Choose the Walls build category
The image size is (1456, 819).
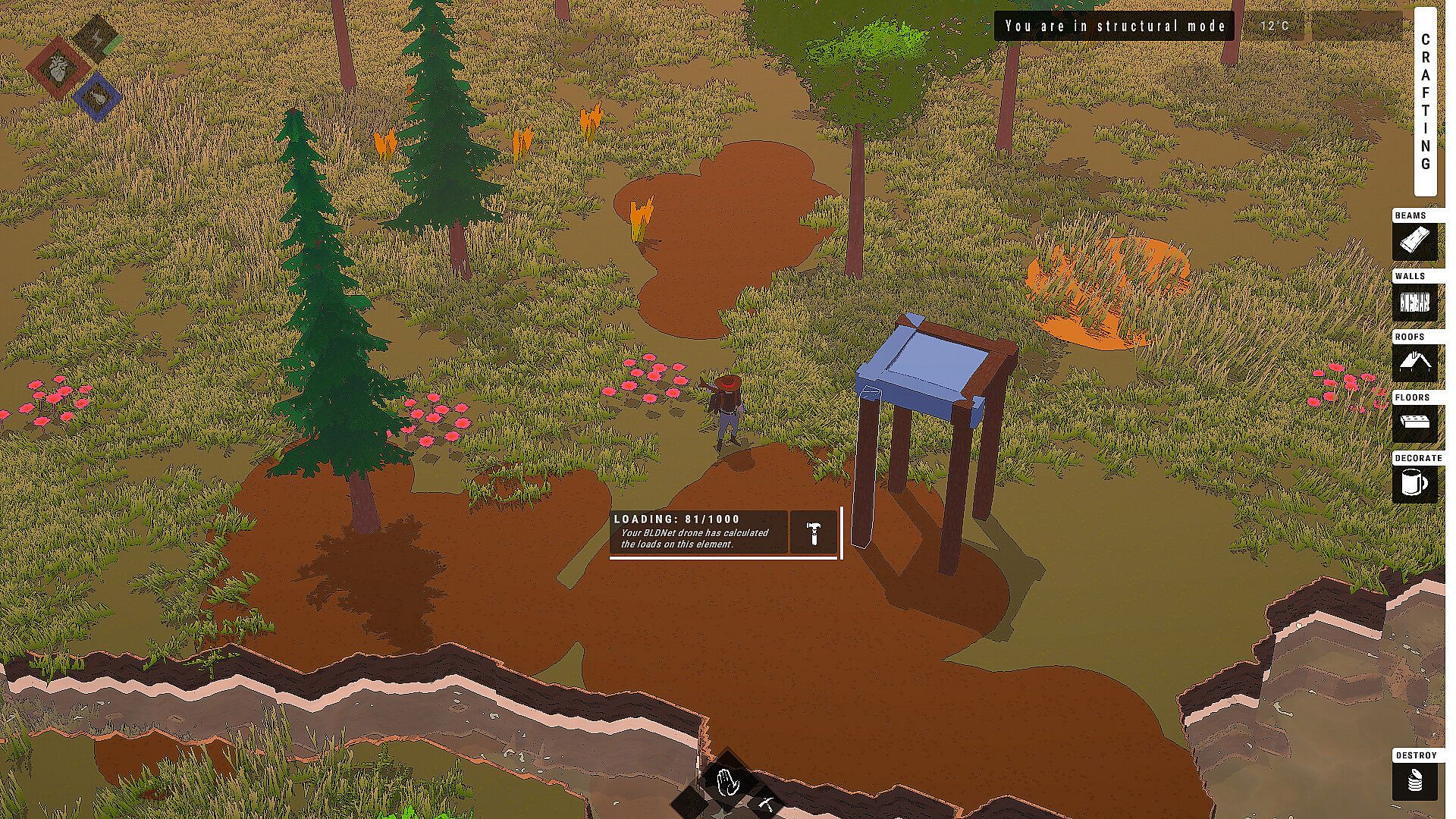[1414, 303]
